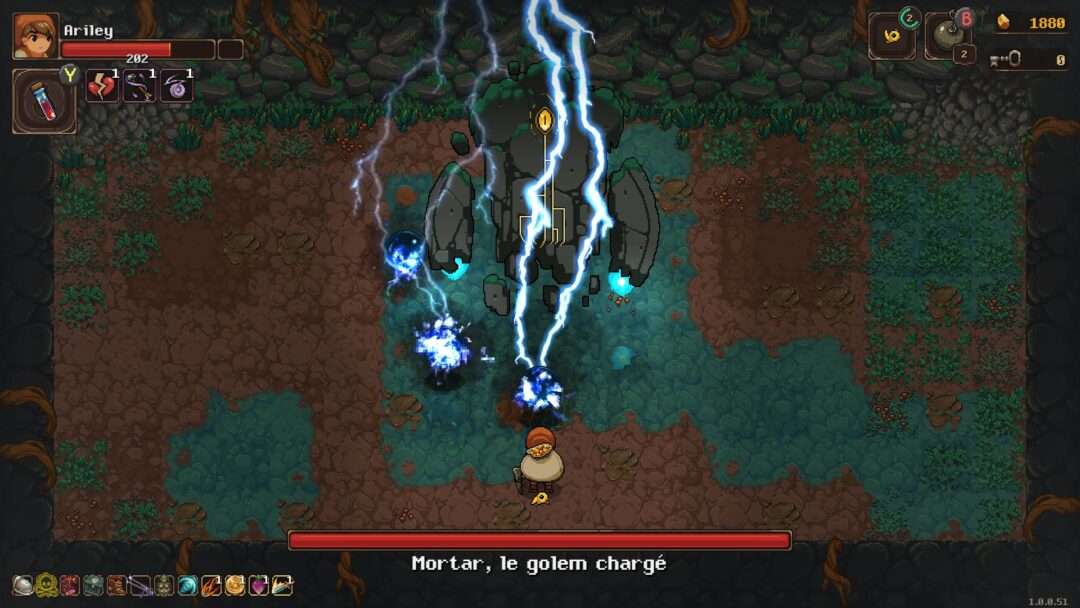
Task: Activate the golden lamp ability slot
Action: (891, 37)
